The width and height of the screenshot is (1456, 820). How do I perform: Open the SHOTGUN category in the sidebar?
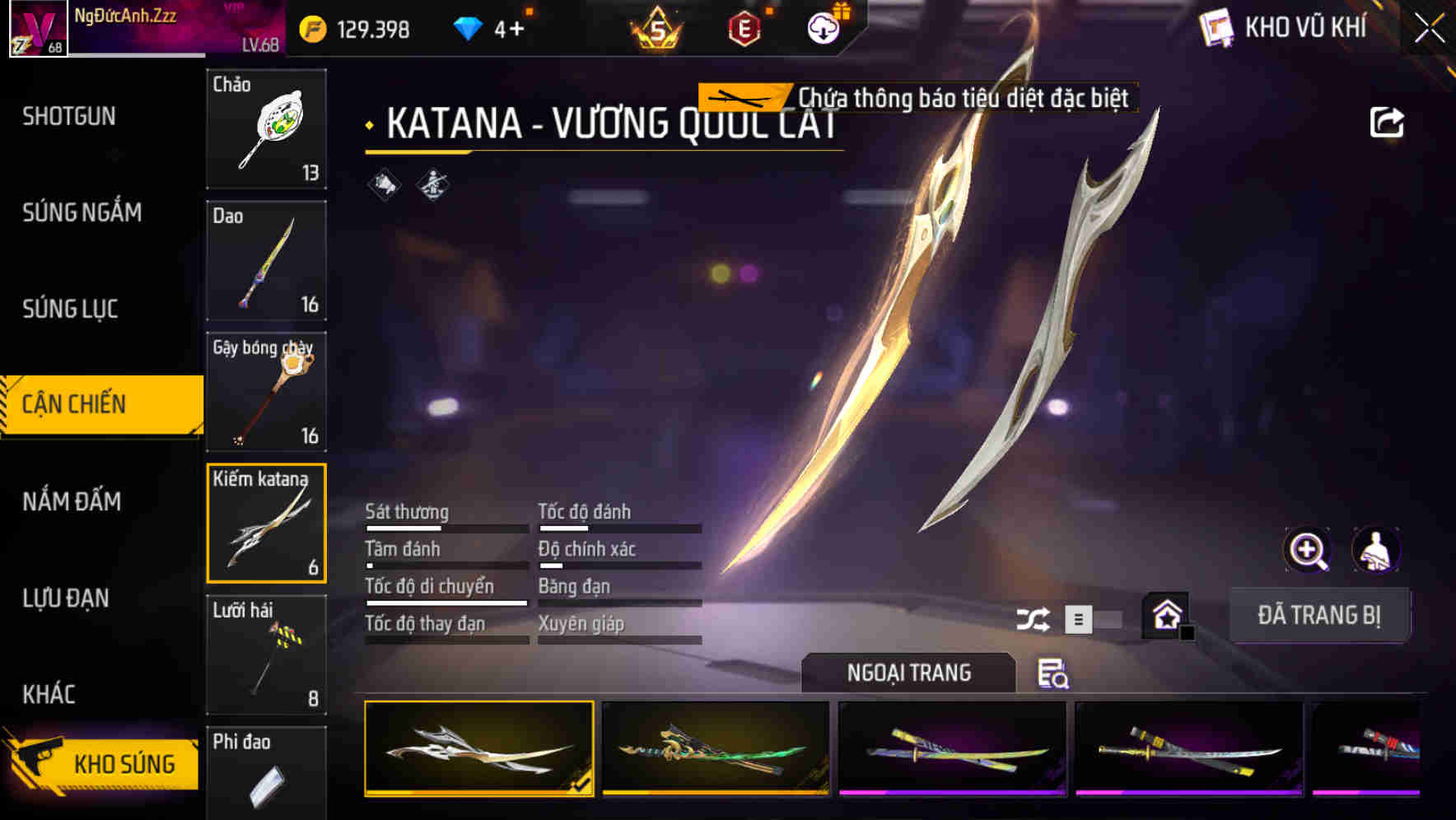(68, 117)
